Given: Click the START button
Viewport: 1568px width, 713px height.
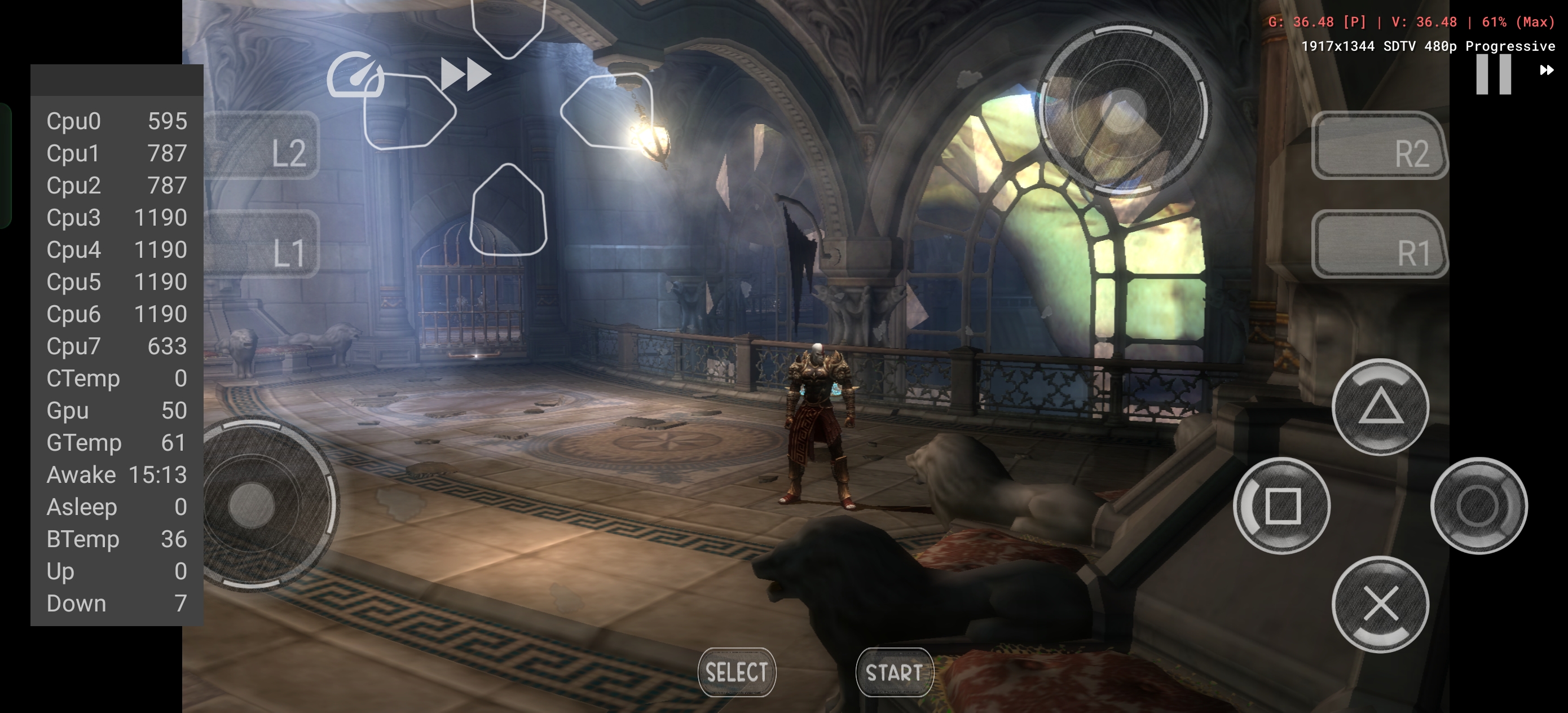Looking at the screenshot, I should (894, 672).
